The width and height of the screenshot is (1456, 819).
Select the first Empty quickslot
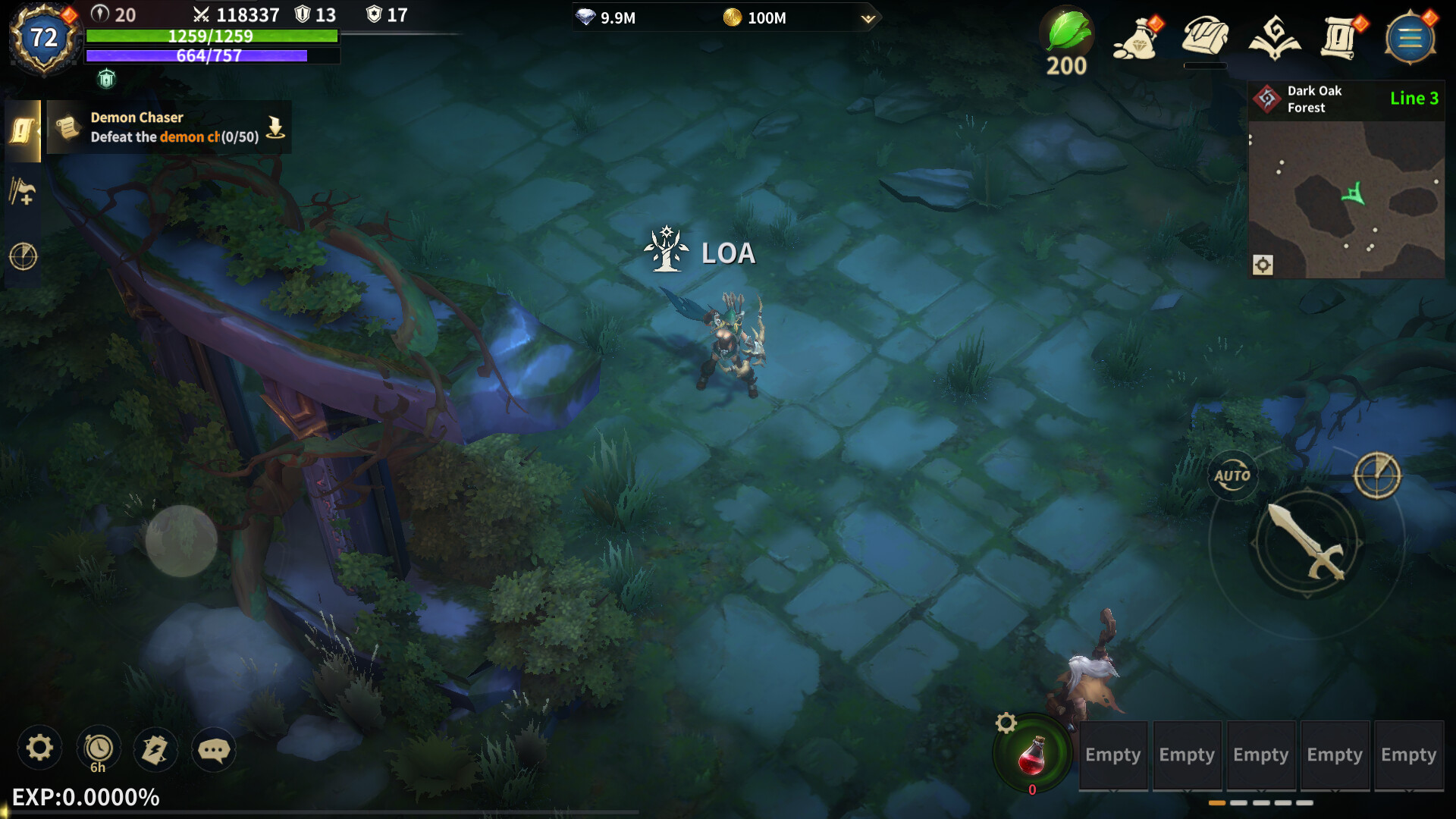[x=1112, y=755]
